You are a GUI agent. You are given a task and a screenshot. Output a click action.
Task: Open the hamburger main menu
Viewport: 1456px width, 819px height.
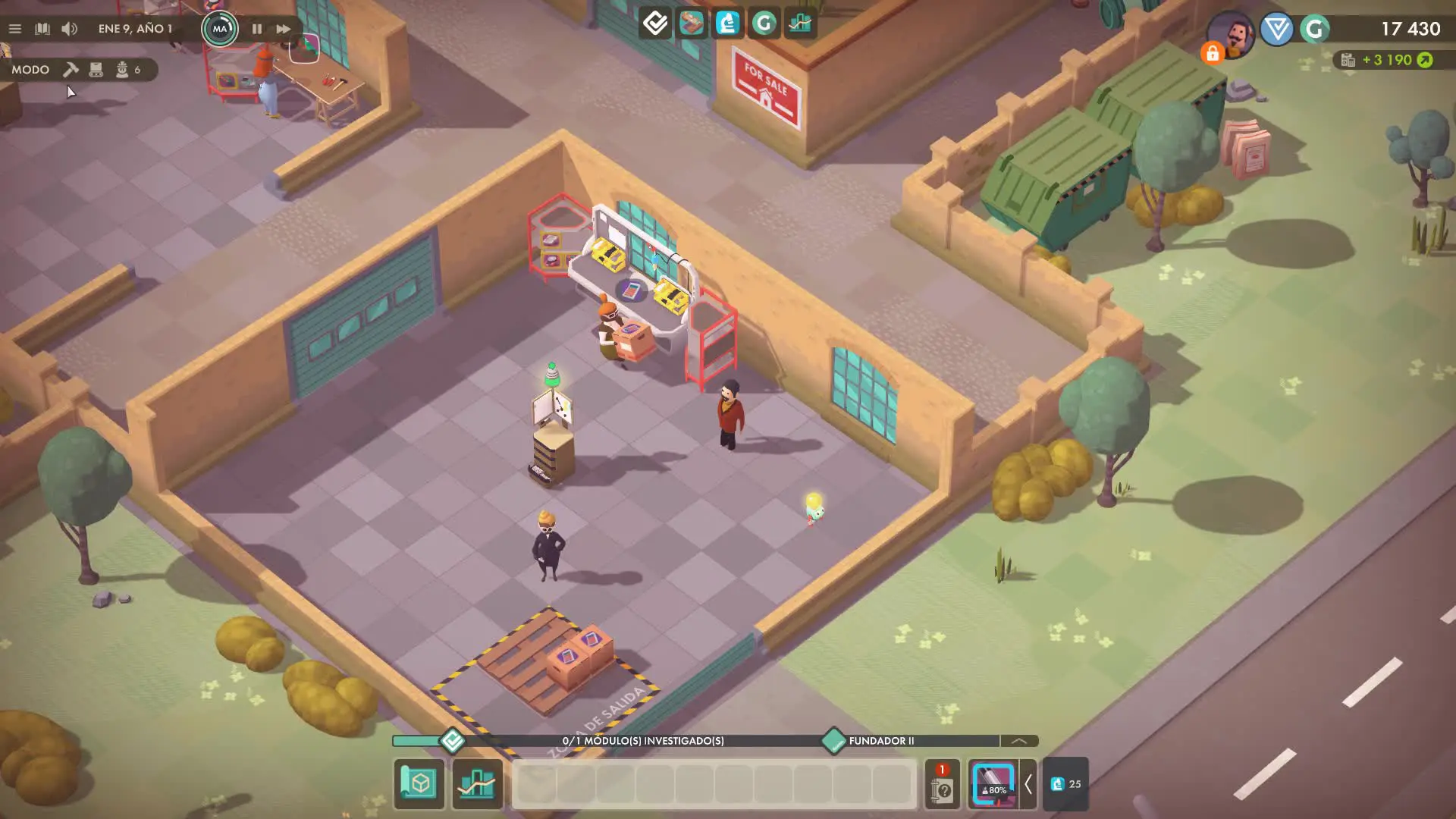pyautogui.click(x=14, y=29)
